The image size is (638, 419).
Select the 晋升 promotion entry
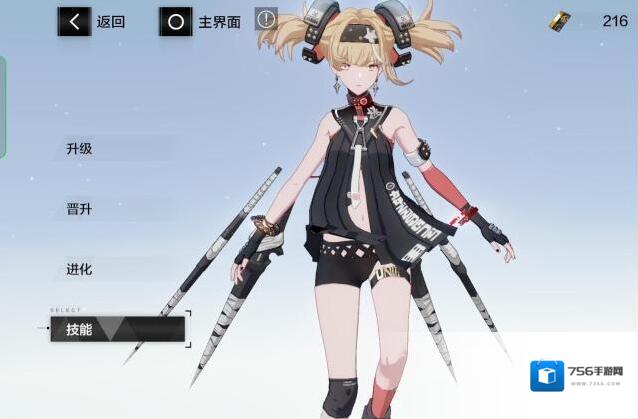(80, 209)
